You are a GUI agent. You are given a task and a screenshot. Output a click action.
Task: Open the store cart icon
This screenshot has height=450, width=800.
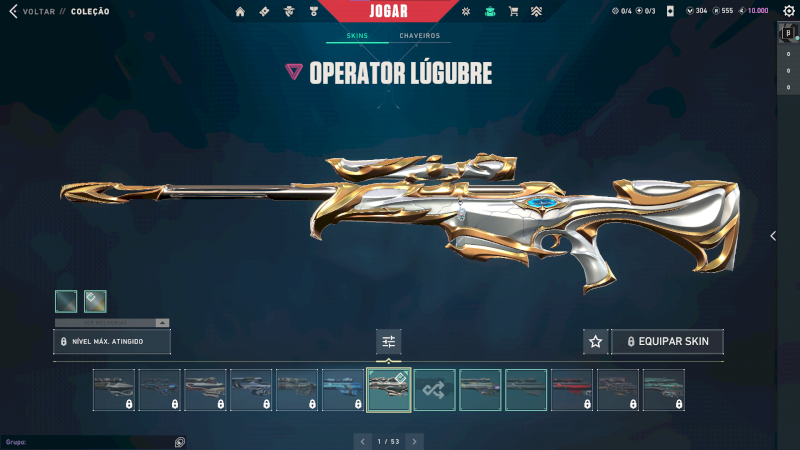click(x=513, y=11)
